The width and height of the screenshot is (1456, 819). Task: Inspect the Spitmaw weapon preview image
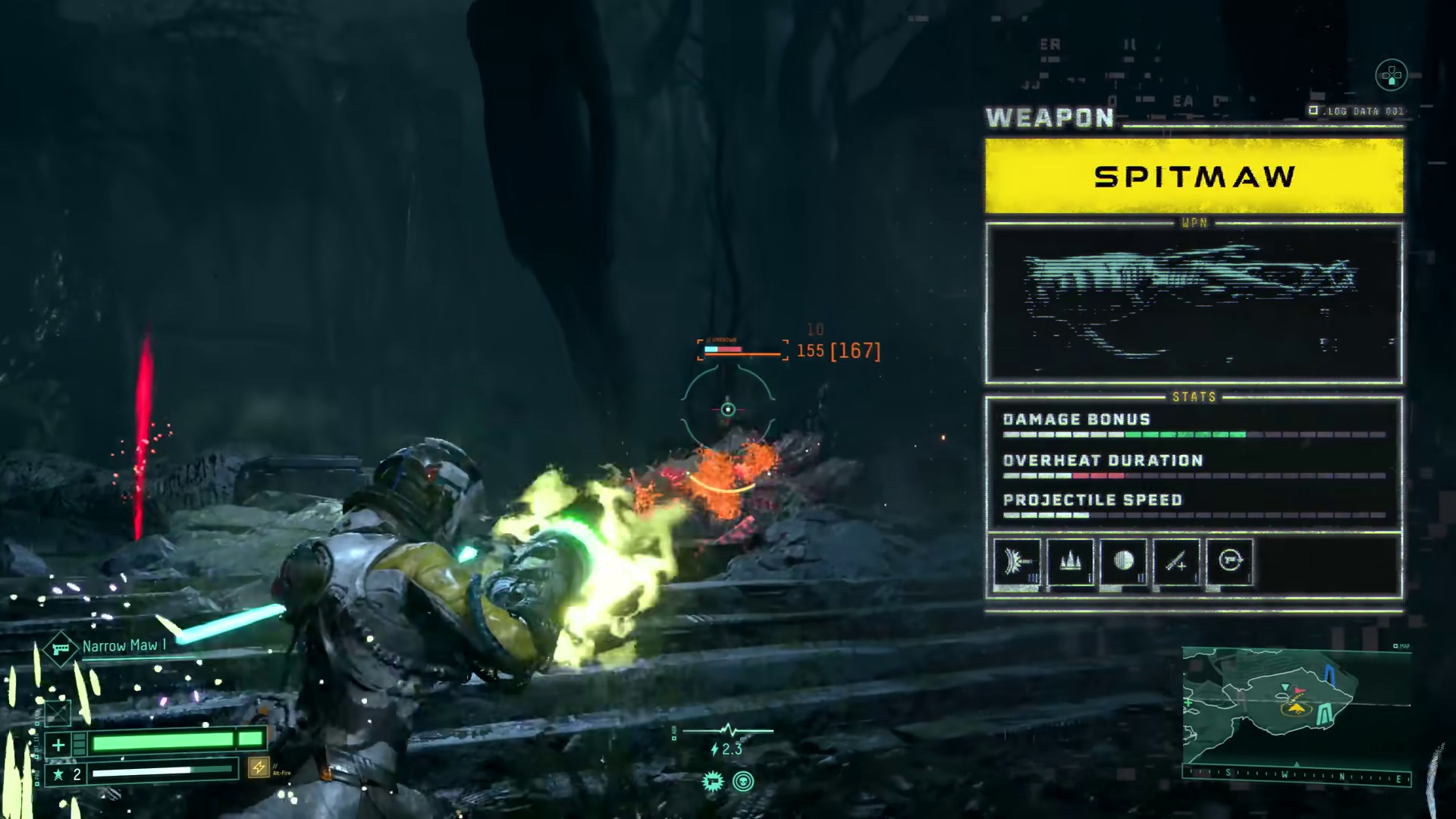coord(1194,303)
